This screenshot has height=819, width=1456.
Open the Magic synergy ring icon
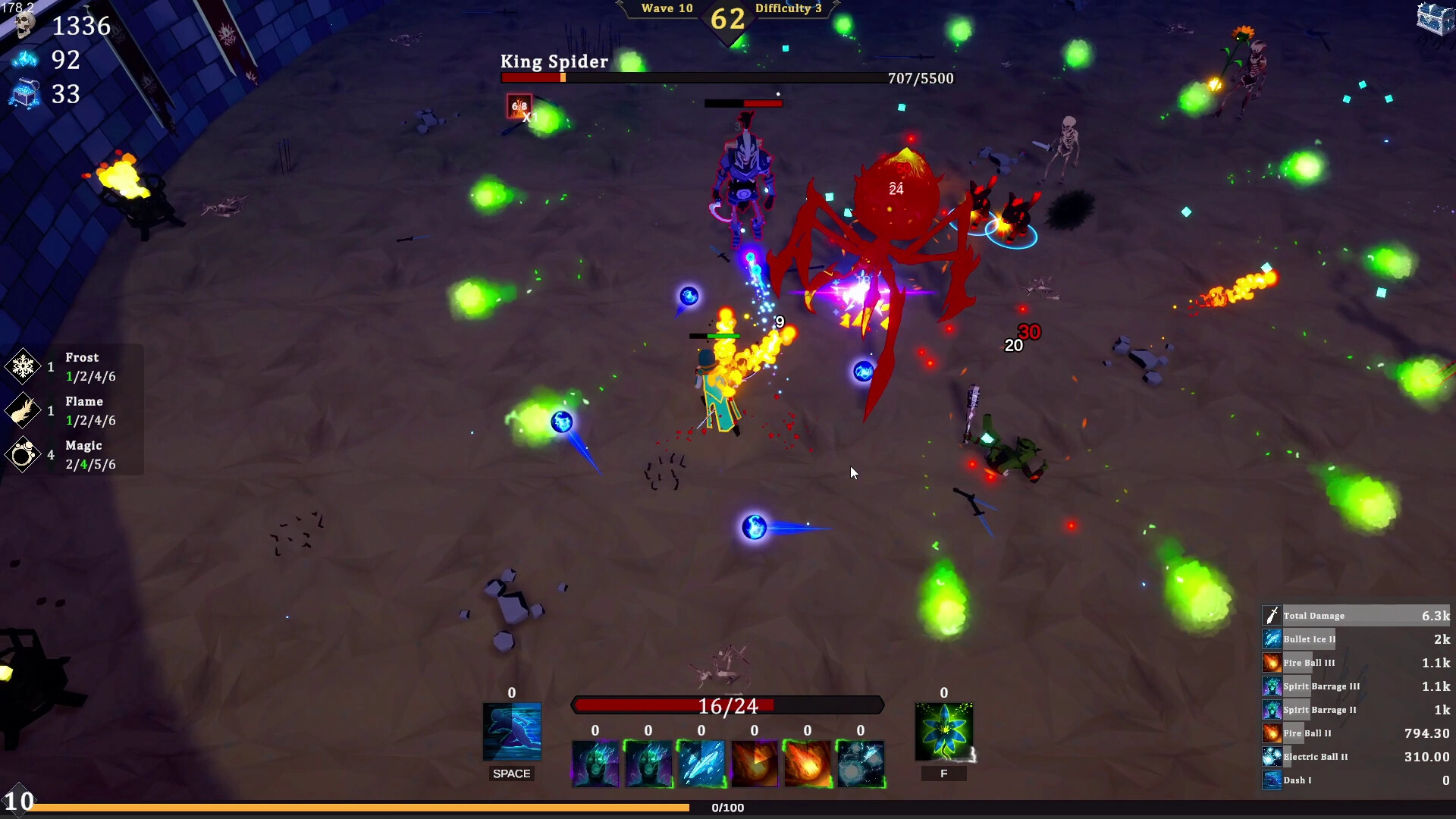point(23,455)
